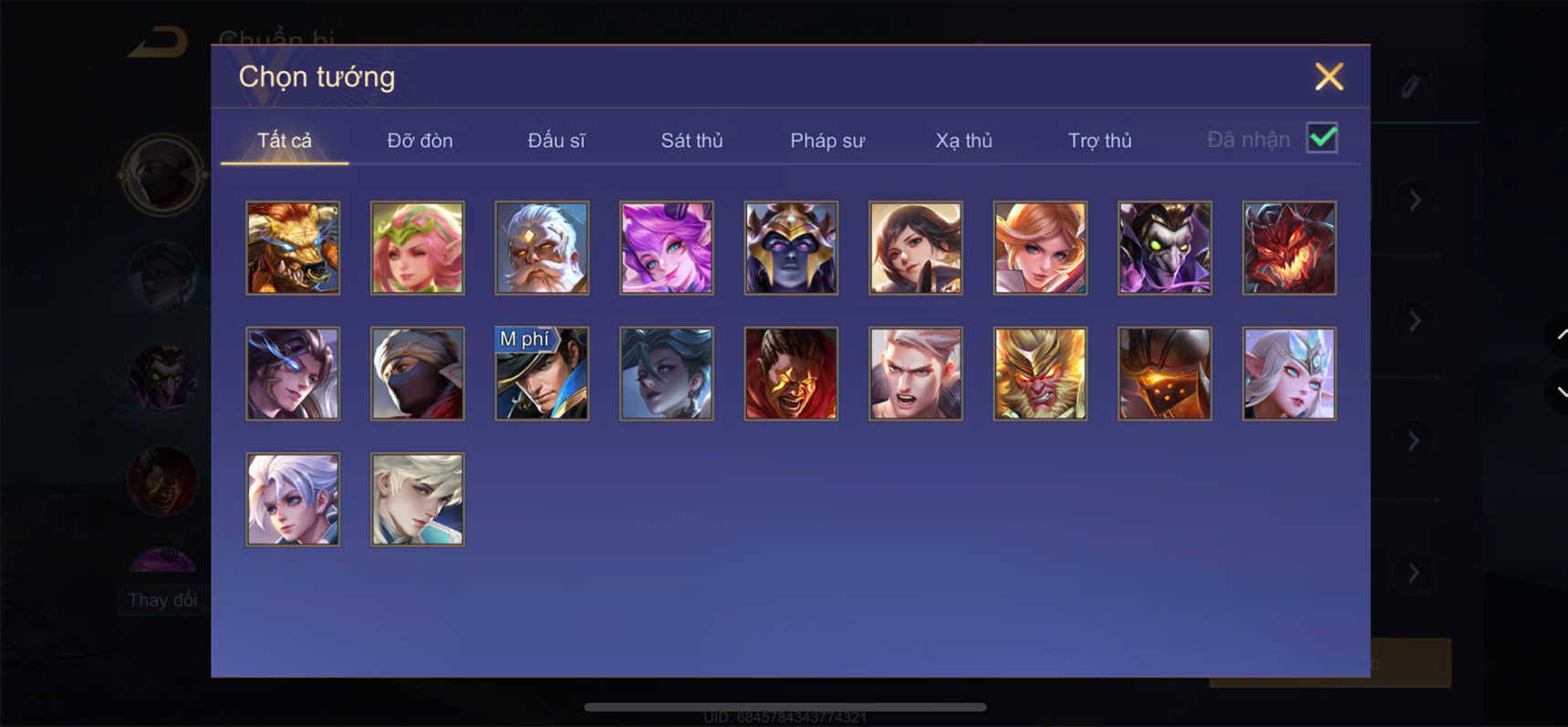
Task: Pick the pink-haired fairy hero portrait
Action: [x=417, y=247]
